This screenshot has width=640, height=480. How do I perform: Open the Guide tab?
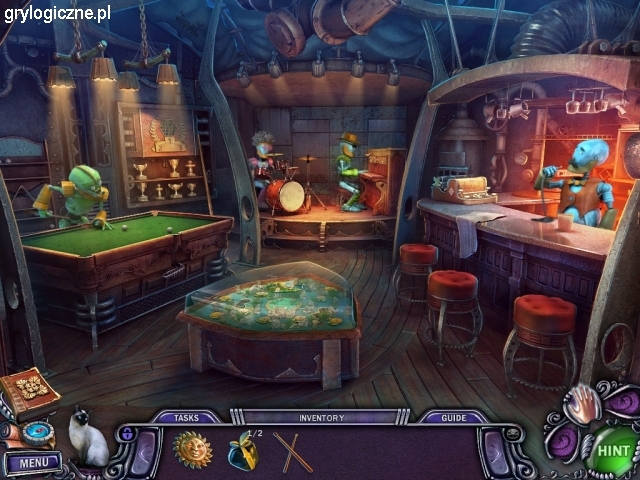[453, 418]
